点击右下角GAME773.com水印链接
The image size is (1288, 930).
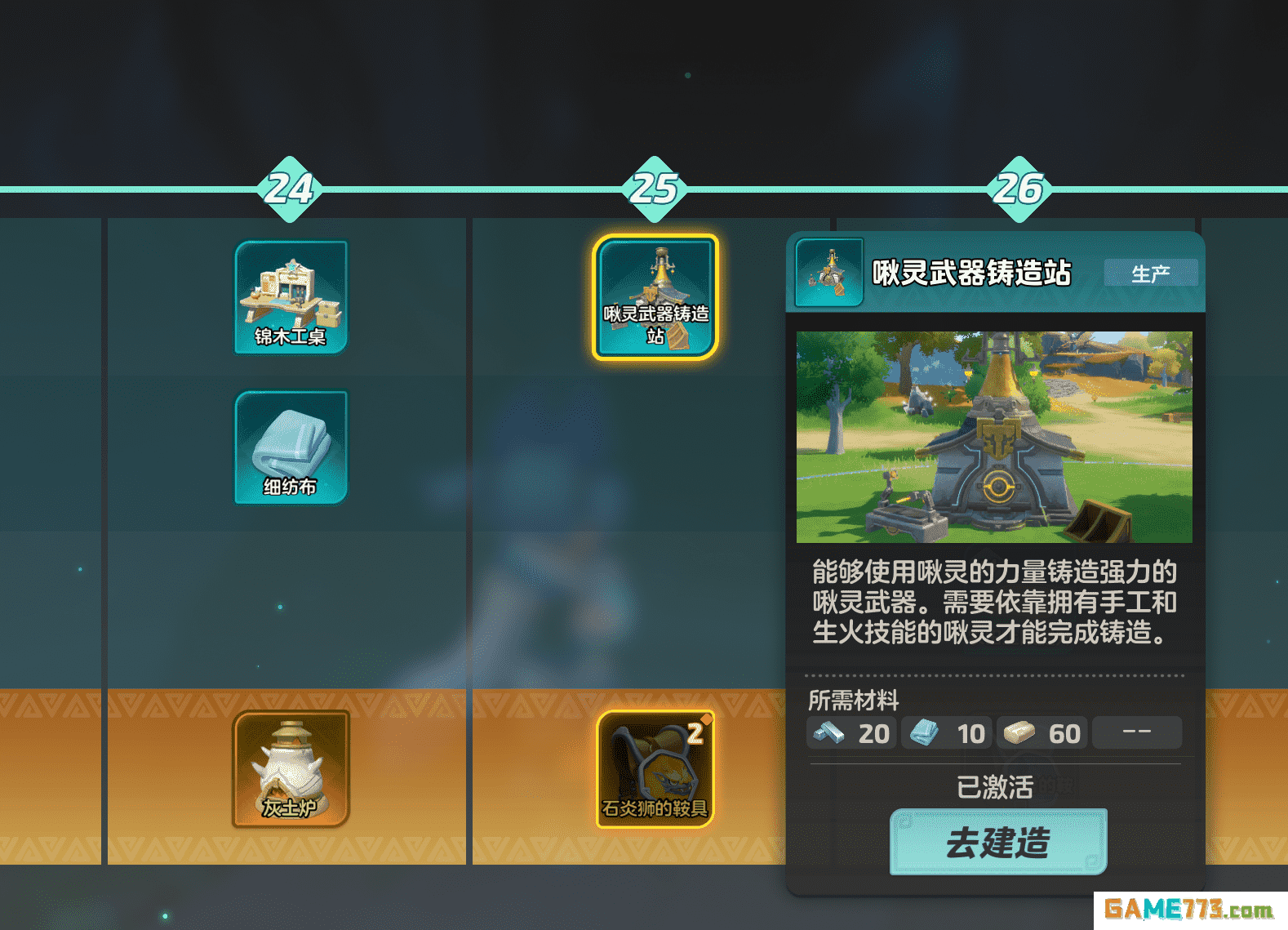[x=1192, y=906]
